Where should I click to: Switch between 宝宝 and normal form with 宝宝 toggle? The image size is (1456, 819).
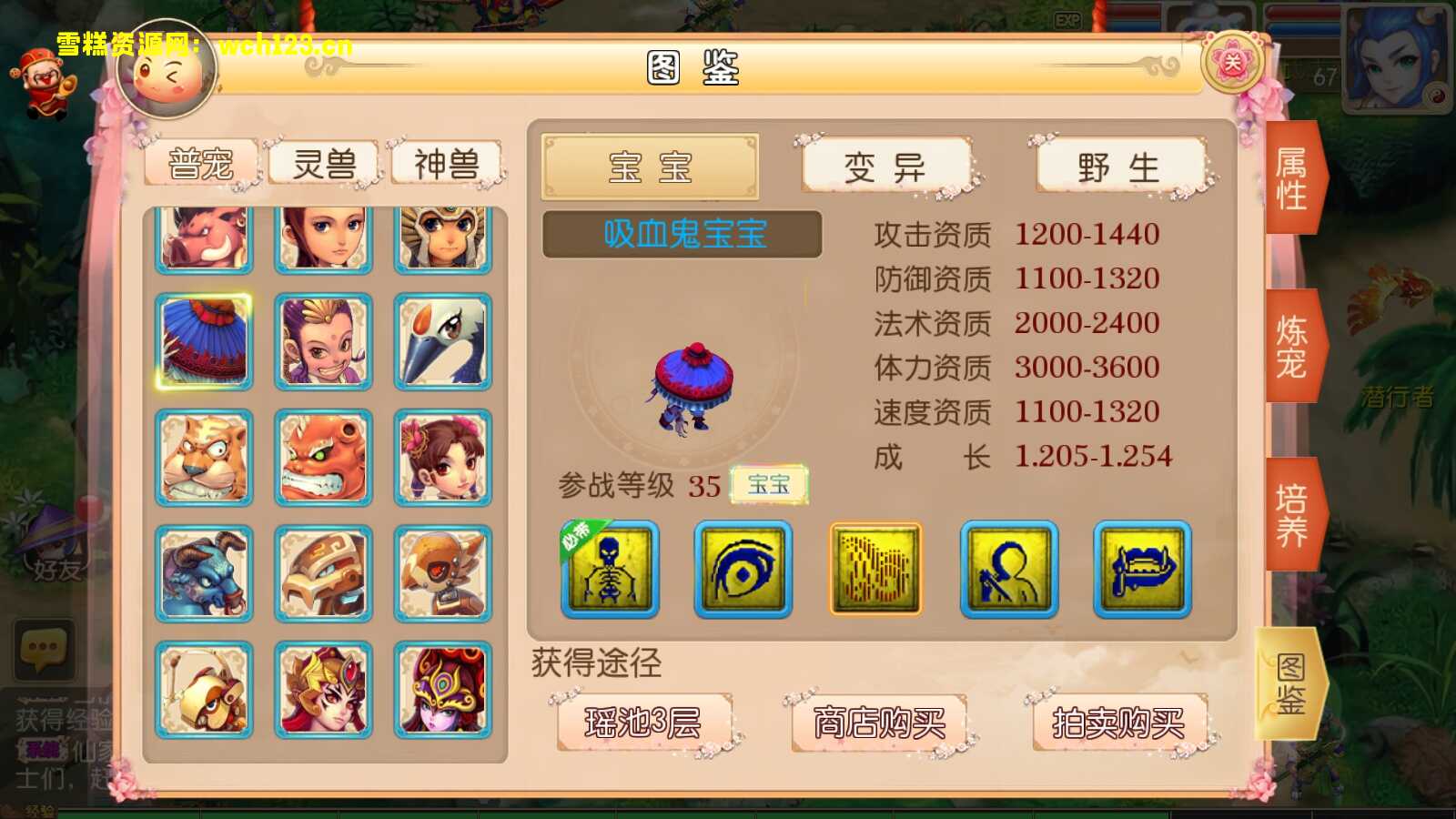769,486
